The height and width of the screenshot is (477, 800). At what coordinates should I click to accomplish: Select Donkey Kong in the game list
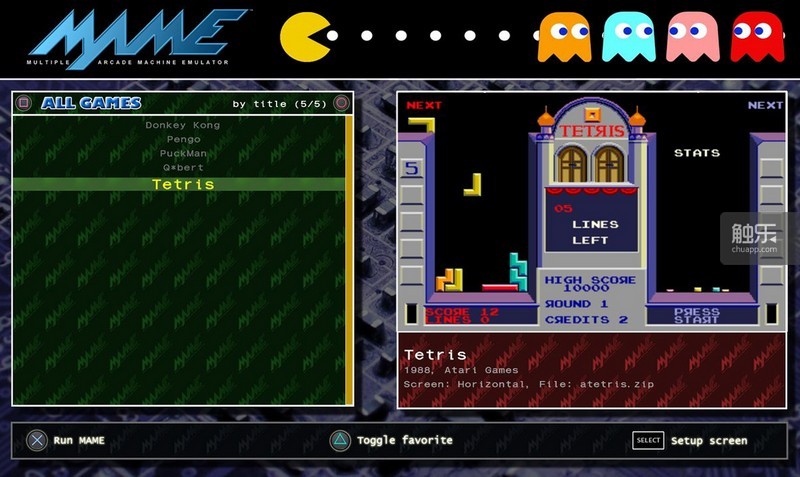pos(182,125)
